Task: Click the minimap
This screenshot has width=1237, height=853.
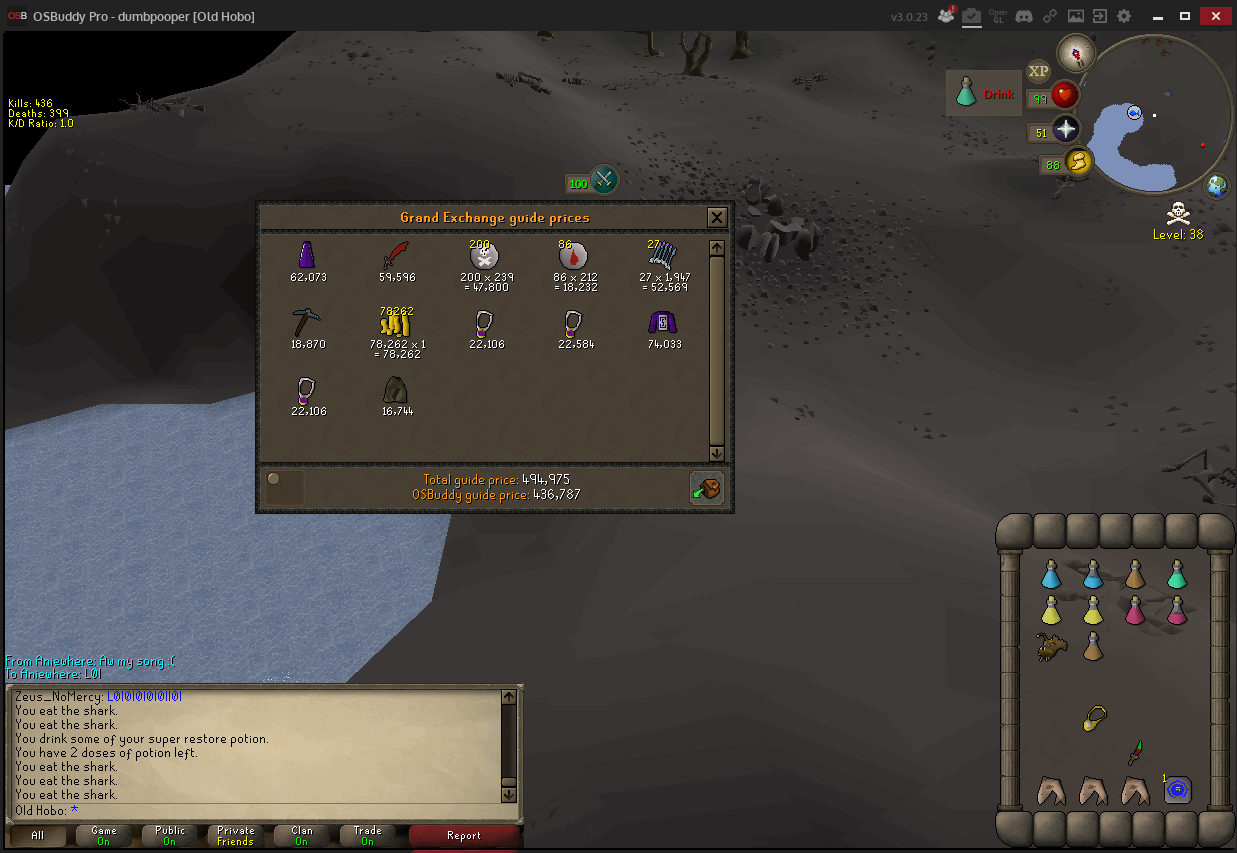Action: click(1158, 115)
